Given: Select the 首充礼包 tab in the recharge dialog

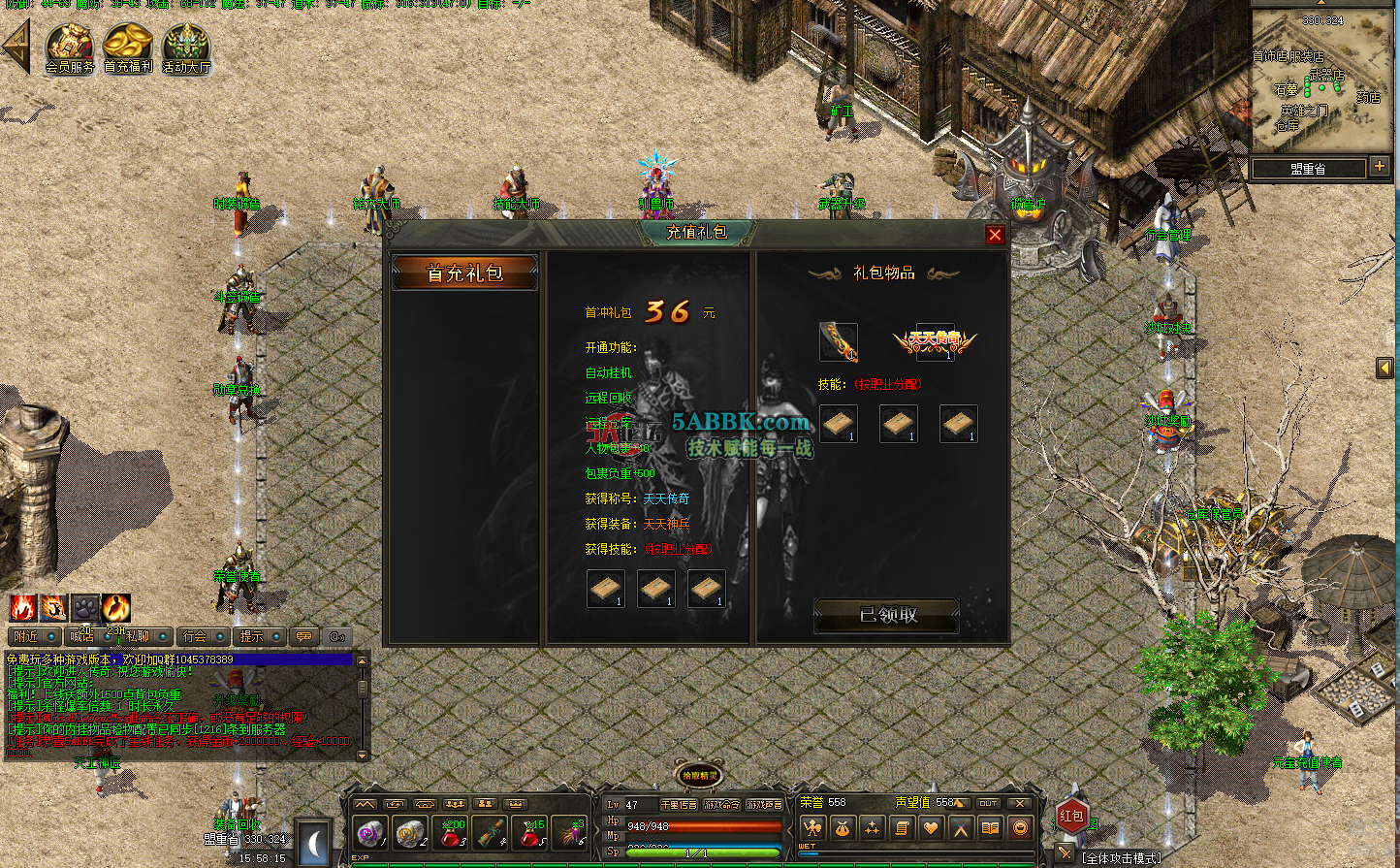Looking at the screenshot, I should click(464, 273).
